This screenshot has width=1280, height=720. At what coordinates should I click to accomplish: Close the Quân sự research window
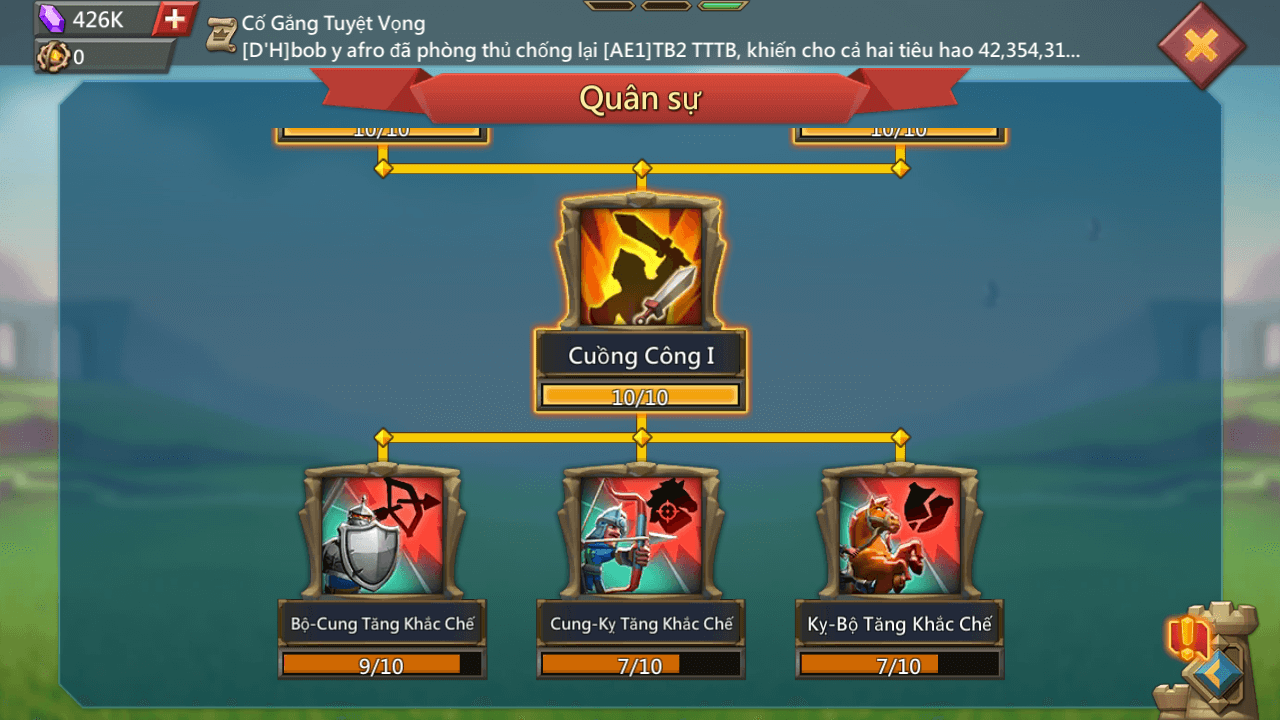[1201, 45]
